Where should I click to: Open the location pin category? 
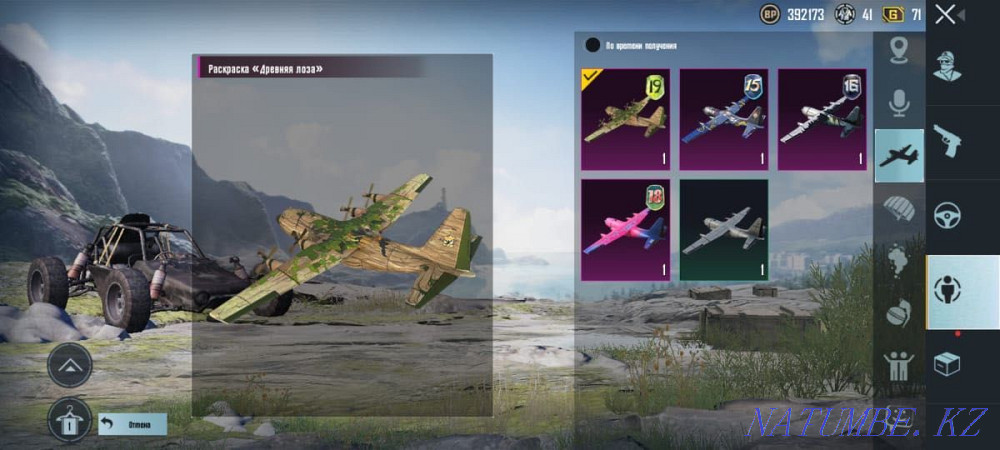(x=899, y=50)
